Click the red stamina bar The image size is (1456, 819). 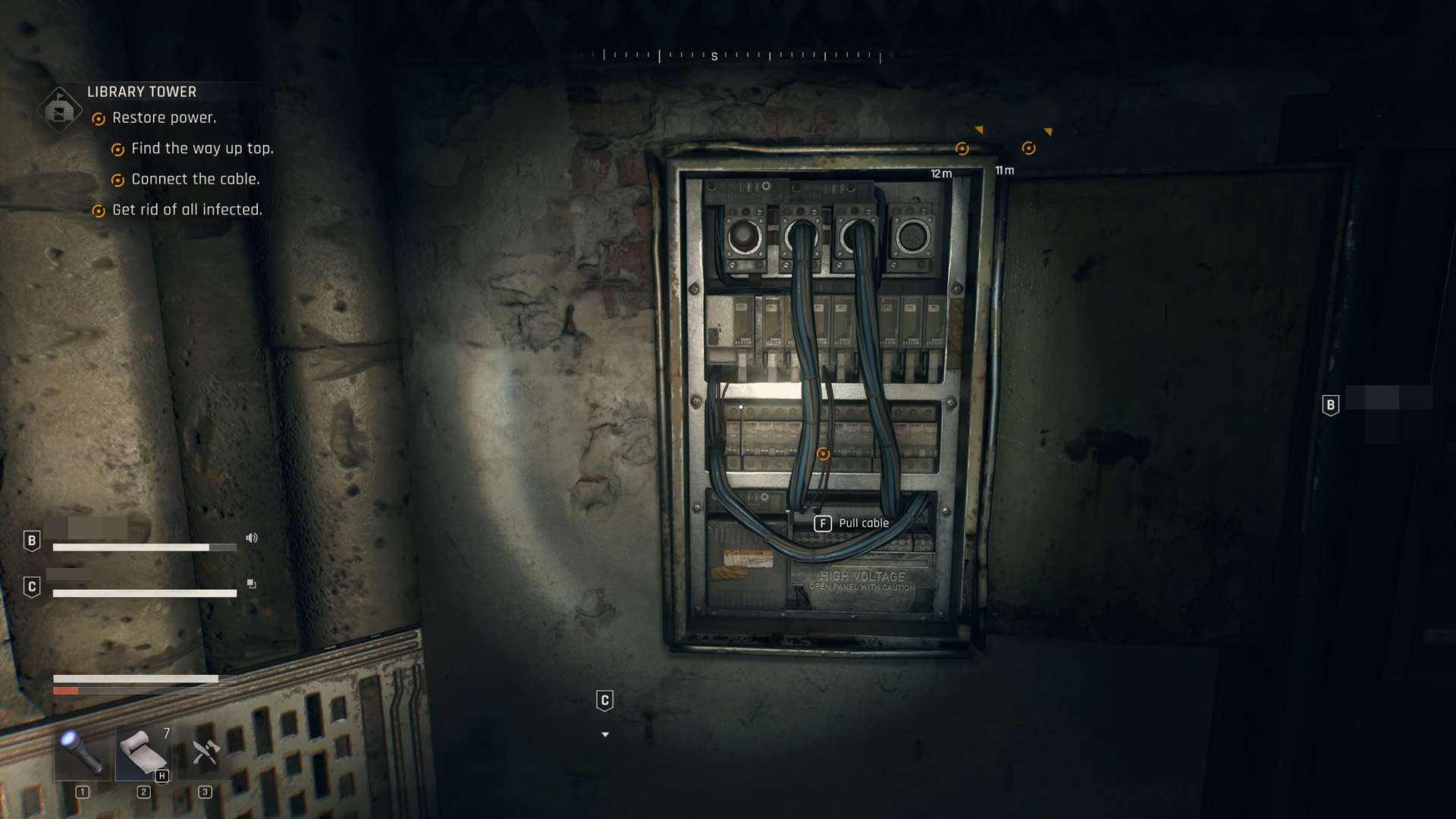click(64, 691)
